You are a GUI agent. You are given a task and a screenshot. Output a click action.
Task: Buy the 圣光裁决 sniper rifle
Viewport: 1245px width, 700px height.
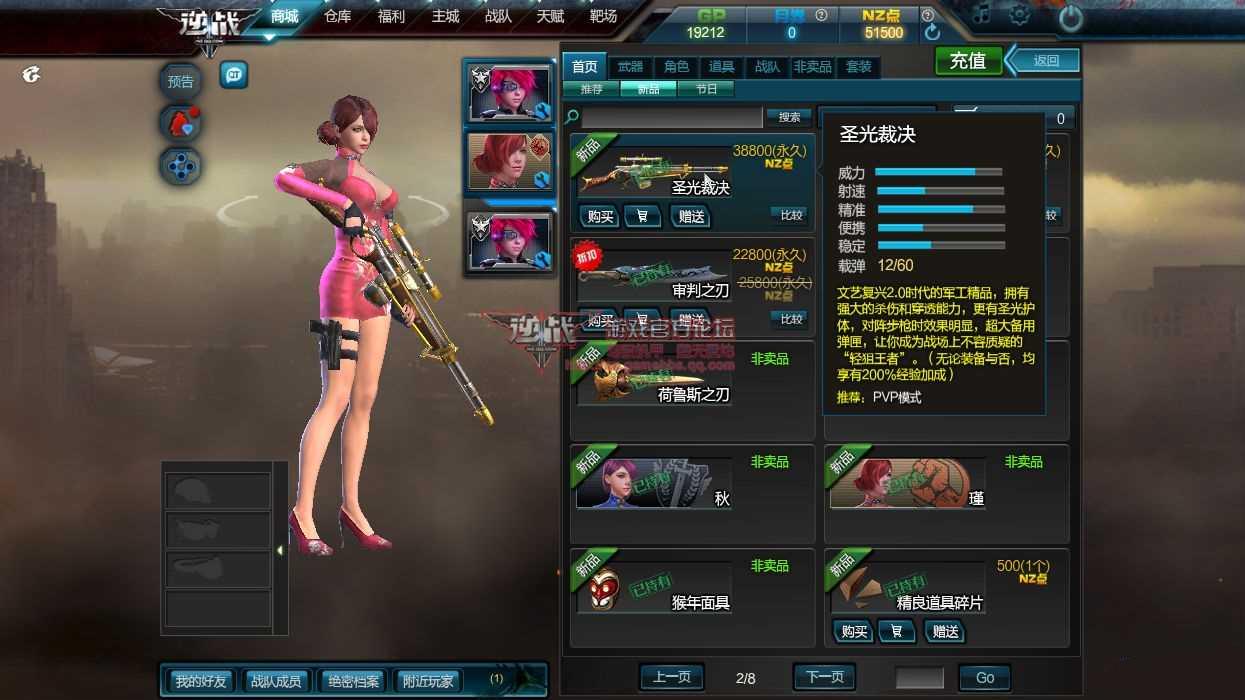pos(600,216)
